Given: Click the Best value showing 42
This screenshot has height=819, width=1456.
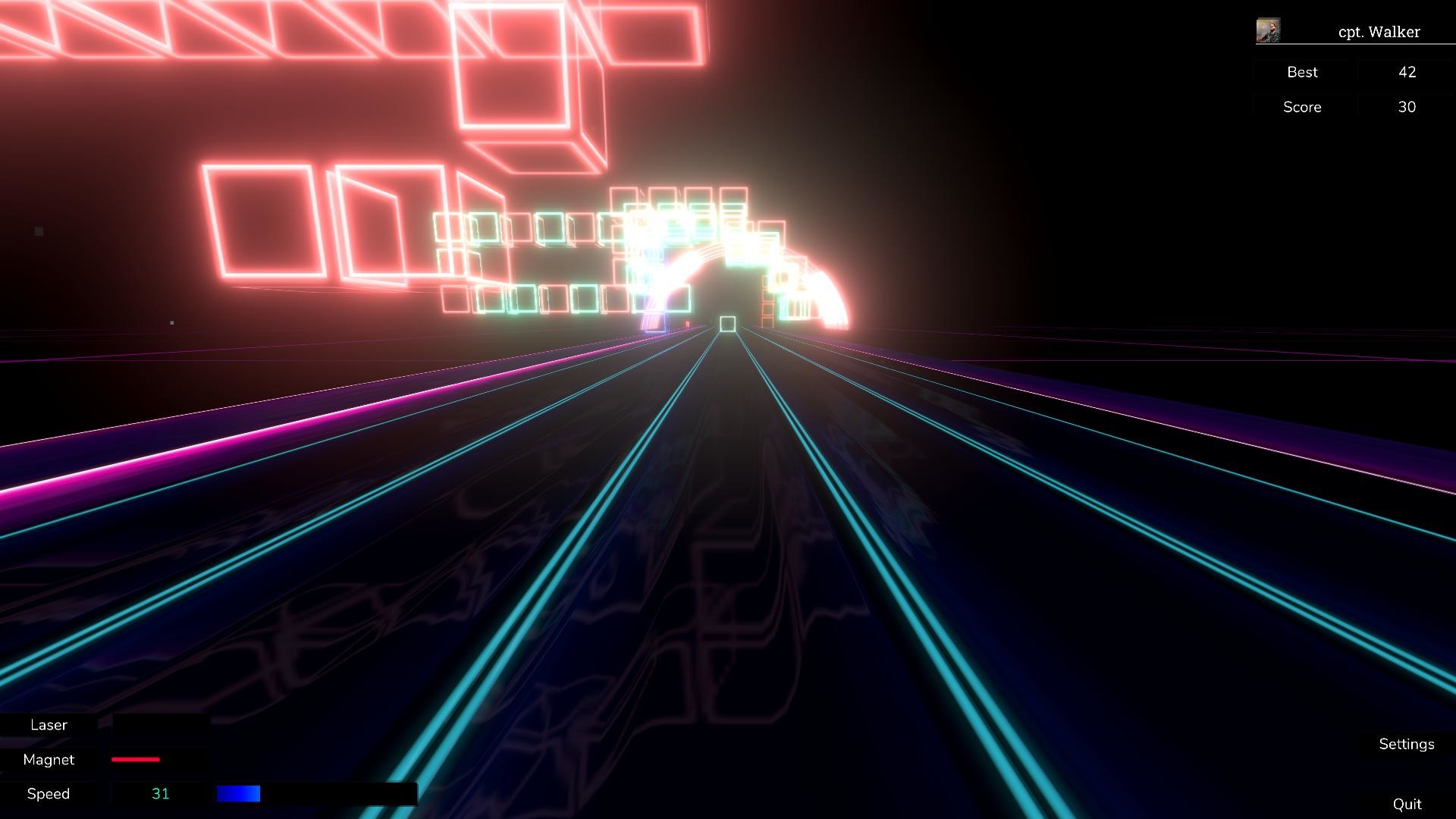Looking at the screenshot, I should click(1407, 72).
